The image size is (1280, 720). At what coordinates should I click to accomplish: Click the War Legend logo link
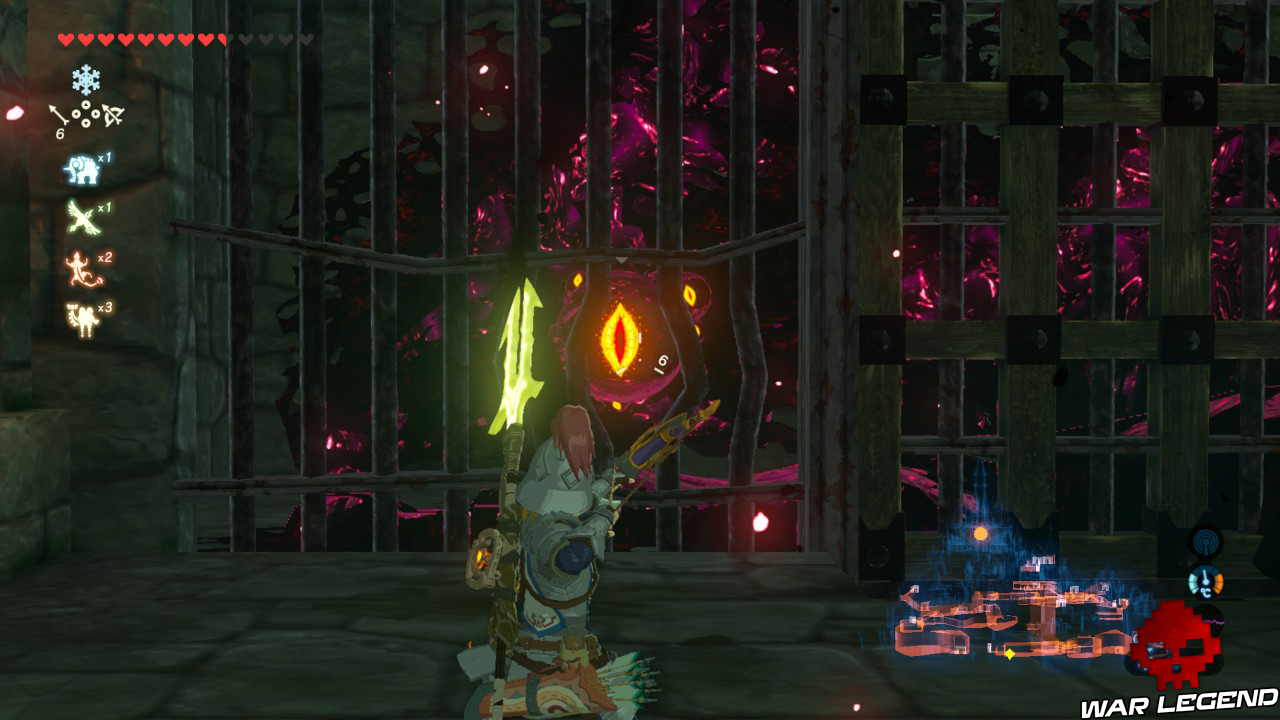(1175, 703)
